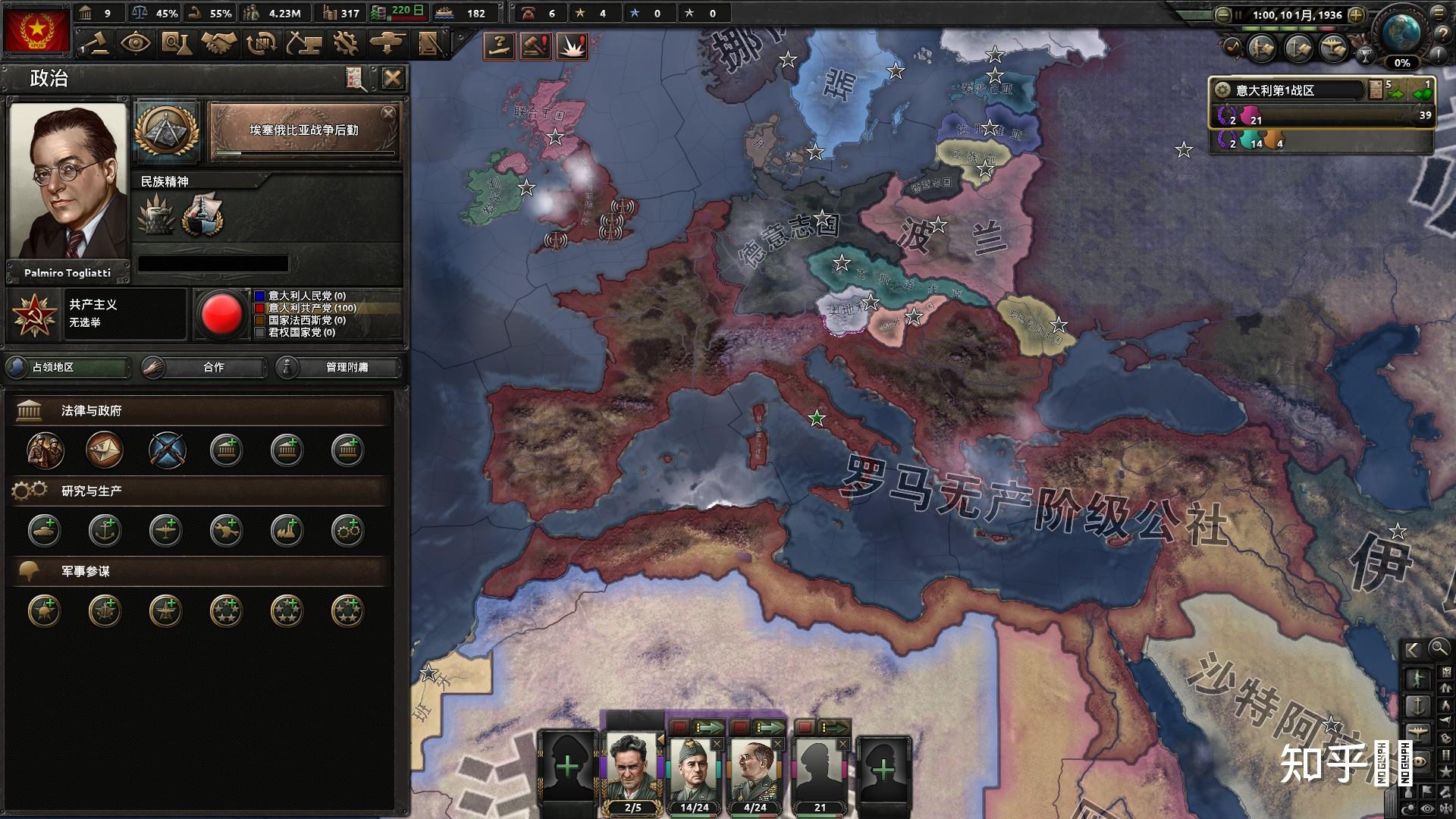
Task: Add a tank designer in 研究与生产
Action: coord(45,531)
